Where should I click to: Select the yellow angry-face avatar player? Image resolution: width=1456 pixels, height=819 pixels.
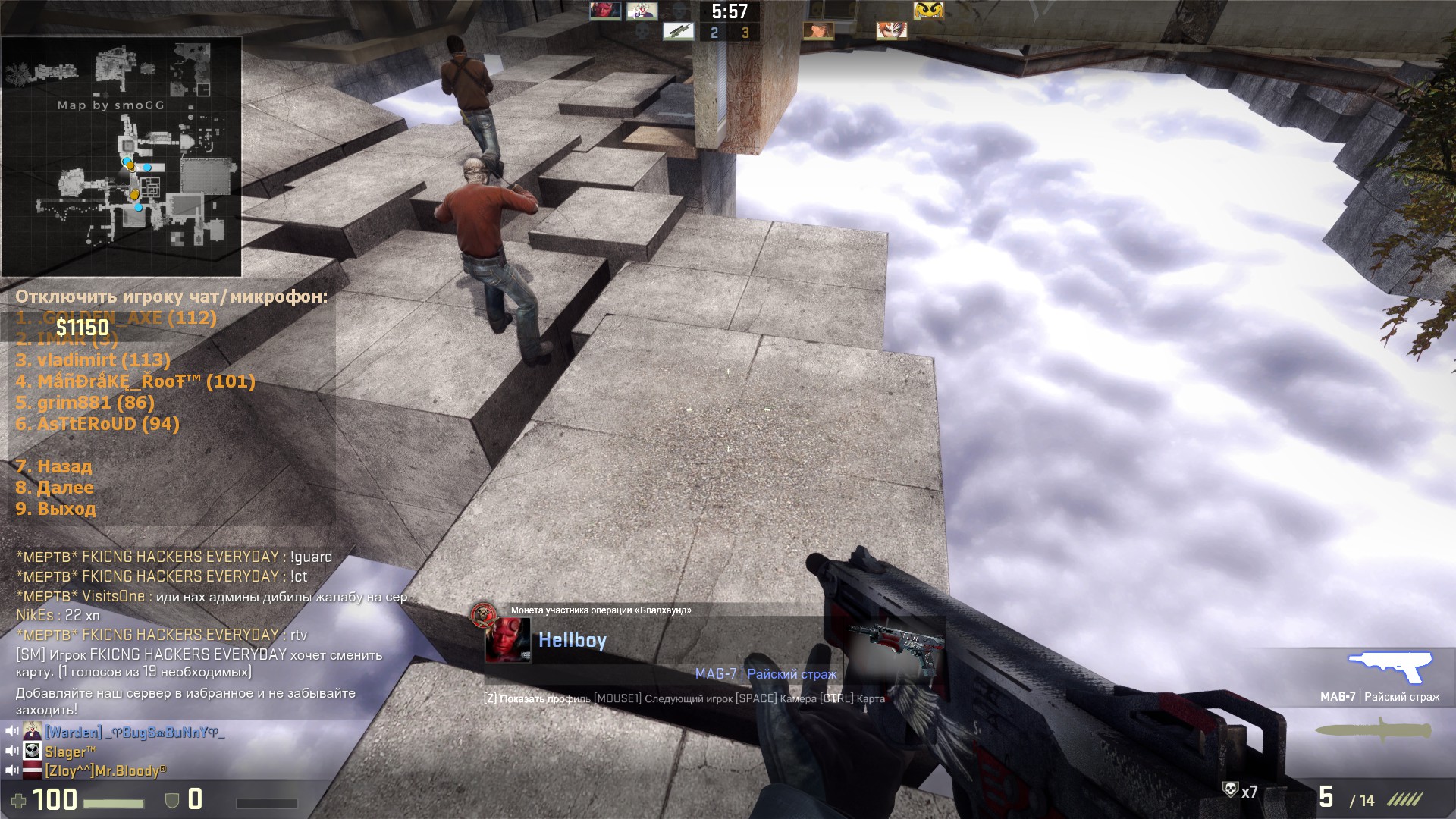click(928, 10)
